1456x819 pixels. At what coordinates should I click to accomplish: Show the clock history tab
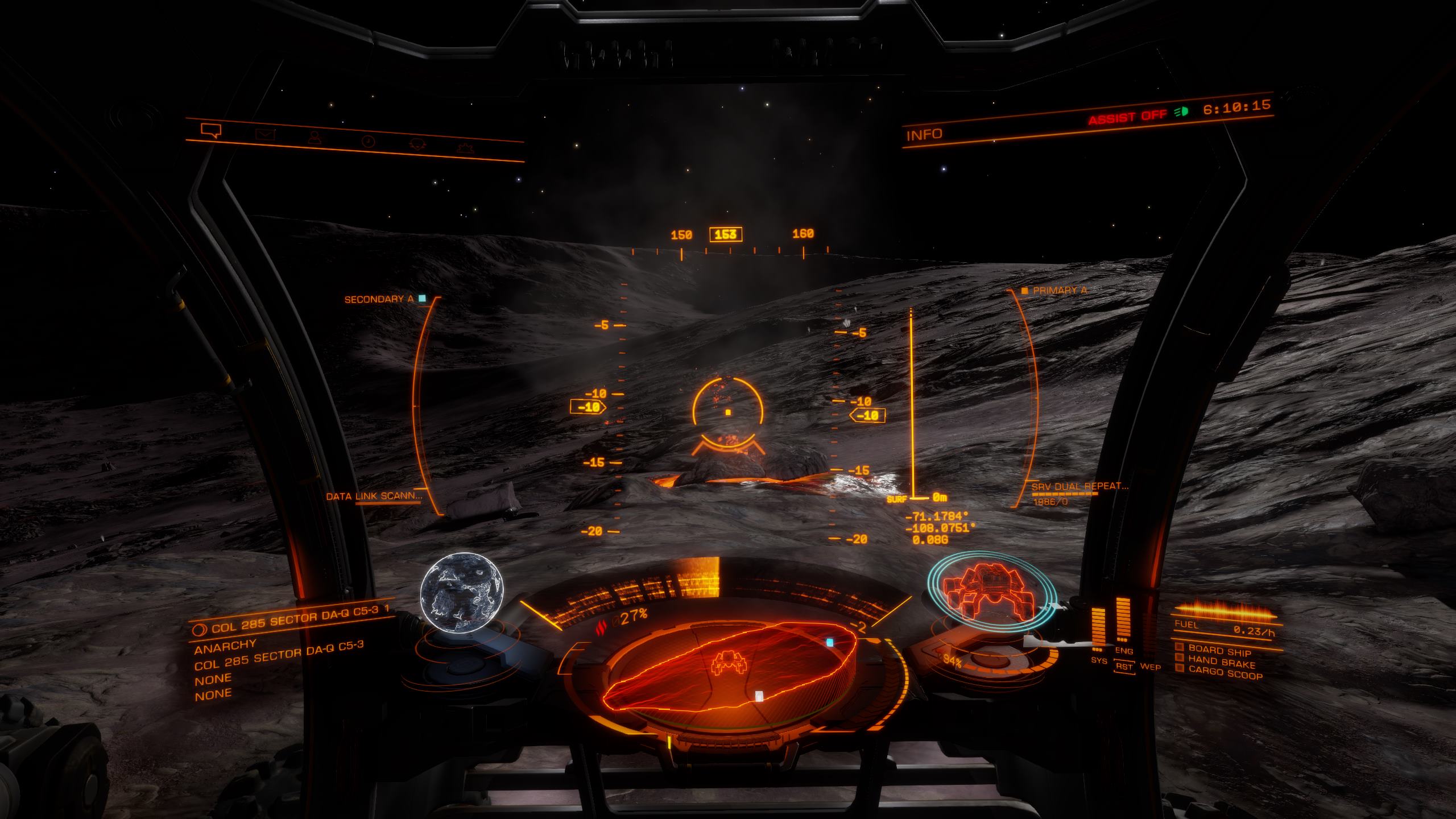369,141
